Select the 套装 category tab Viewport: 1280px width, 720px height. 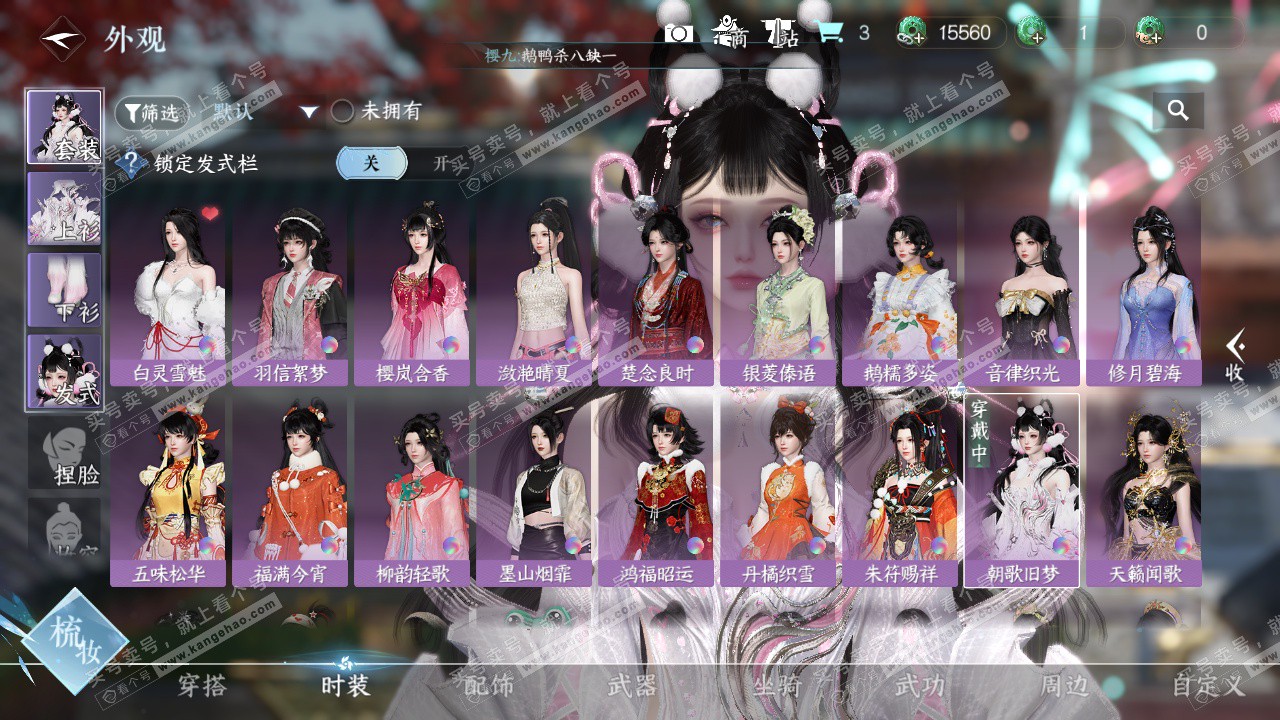[x=64, y=127]
